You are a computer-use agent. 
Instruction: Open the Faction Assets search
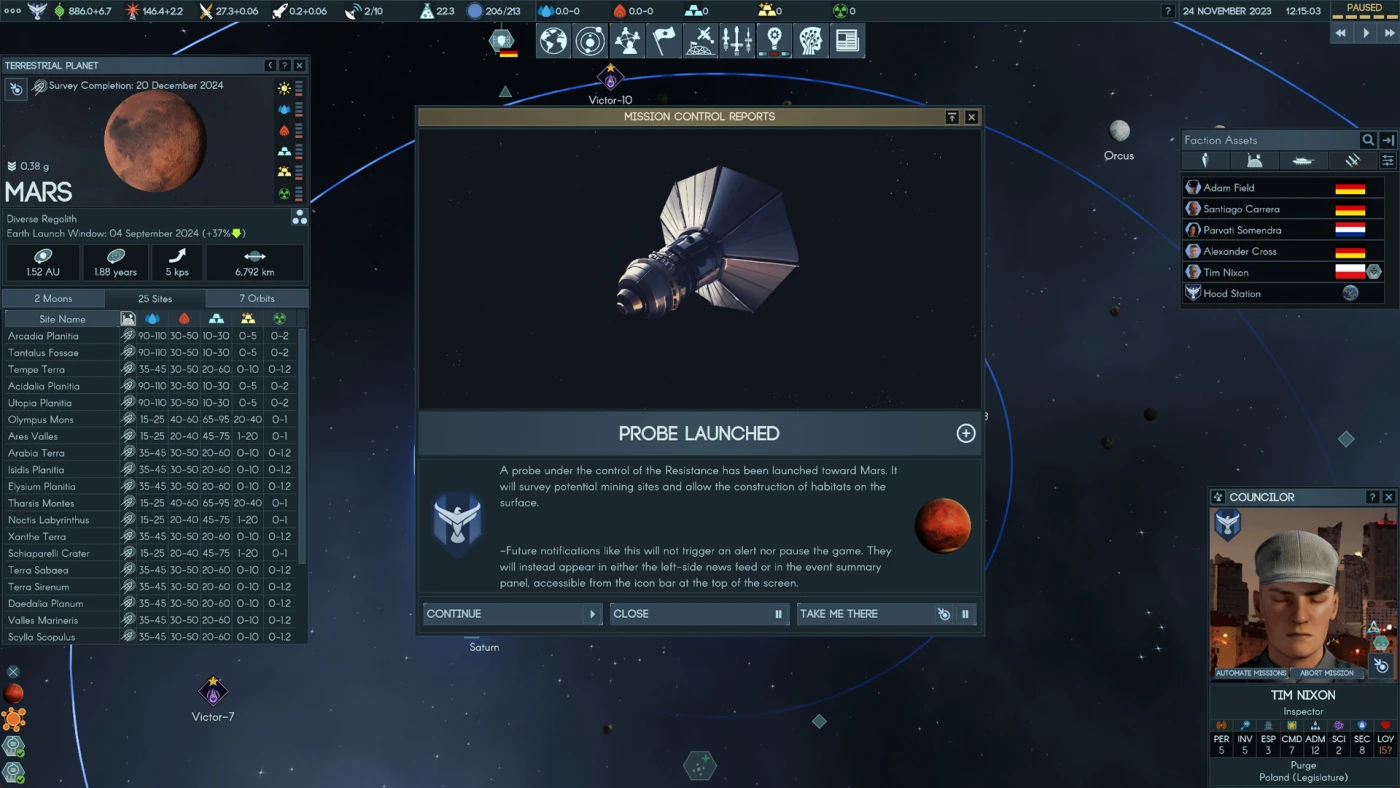(1368, 140)
